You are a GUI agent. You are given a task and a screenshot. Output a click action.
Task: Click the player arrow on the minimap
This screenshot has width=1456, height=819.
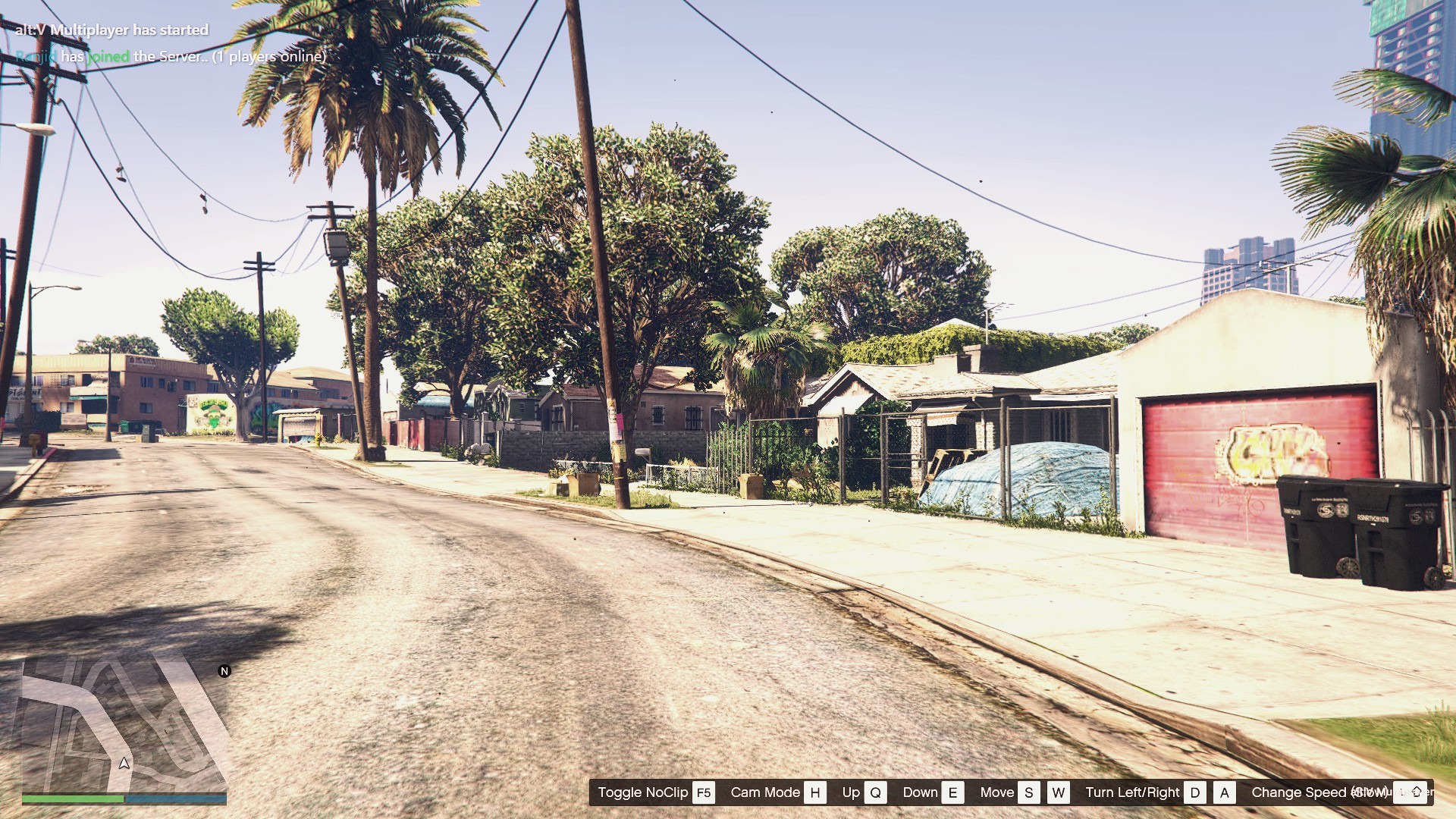(x=124, y=763)
